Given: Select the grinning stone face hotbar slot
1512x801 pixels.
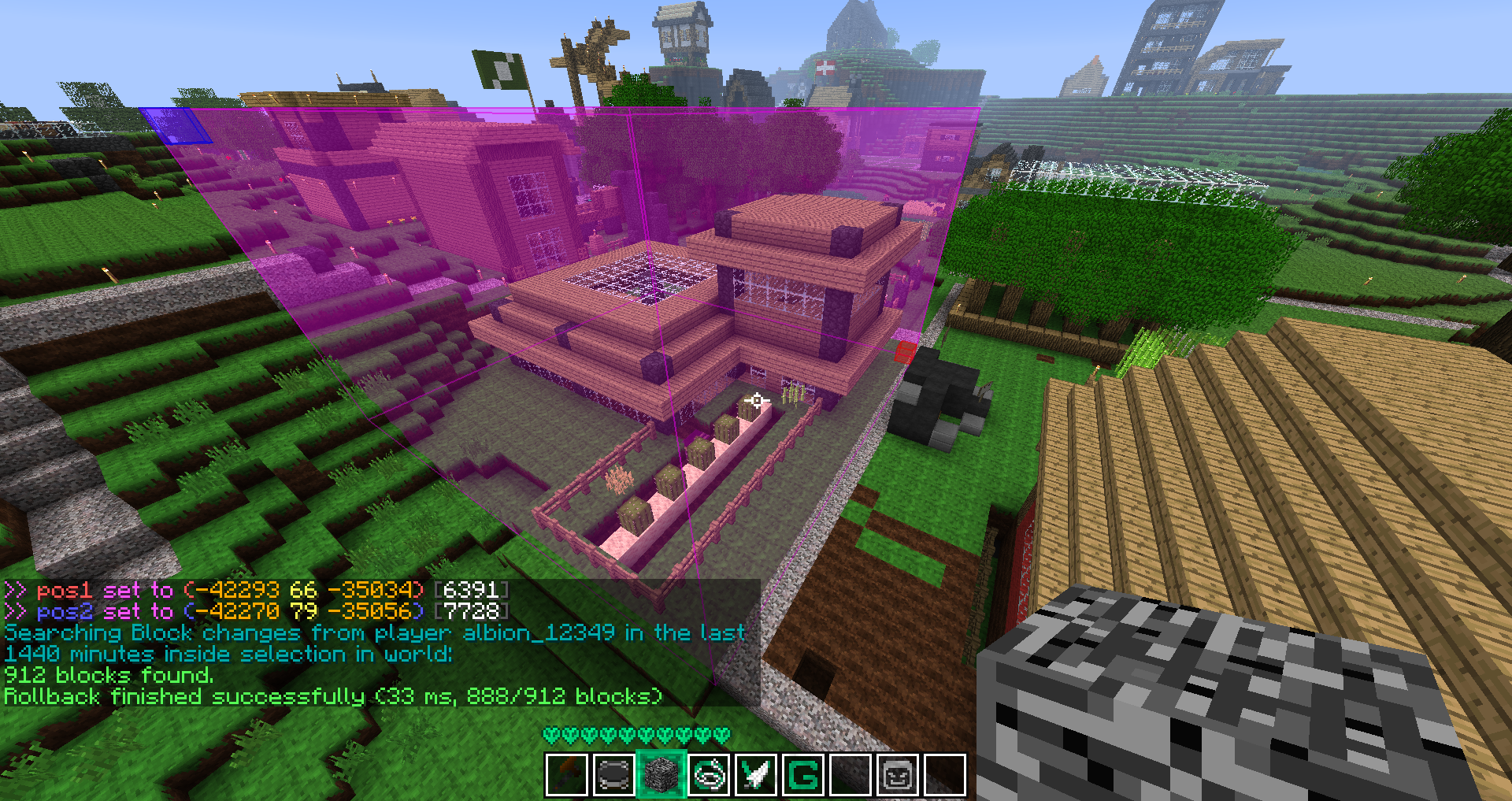Looking at the screenshot, I should point(898,775).
